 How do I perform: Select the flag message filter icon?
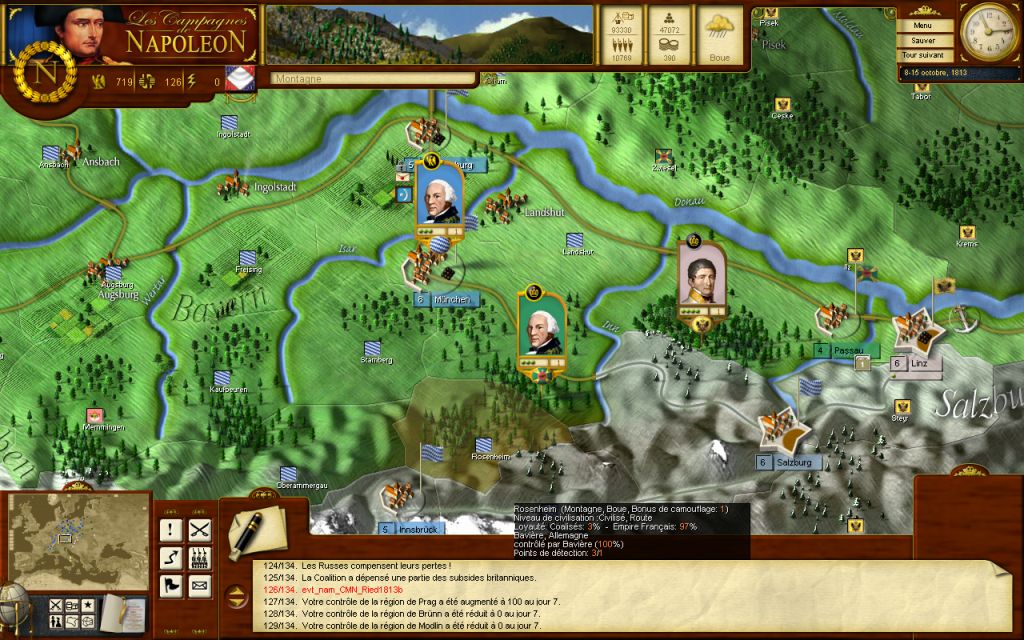coord(171,585)
